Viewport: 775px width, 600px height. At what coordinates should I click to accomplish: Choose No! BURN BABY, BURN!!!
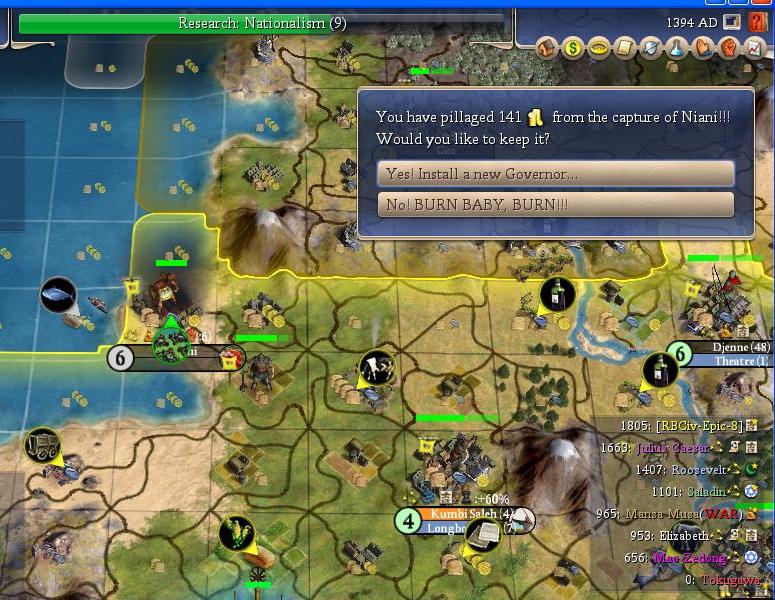pos(555,205)
